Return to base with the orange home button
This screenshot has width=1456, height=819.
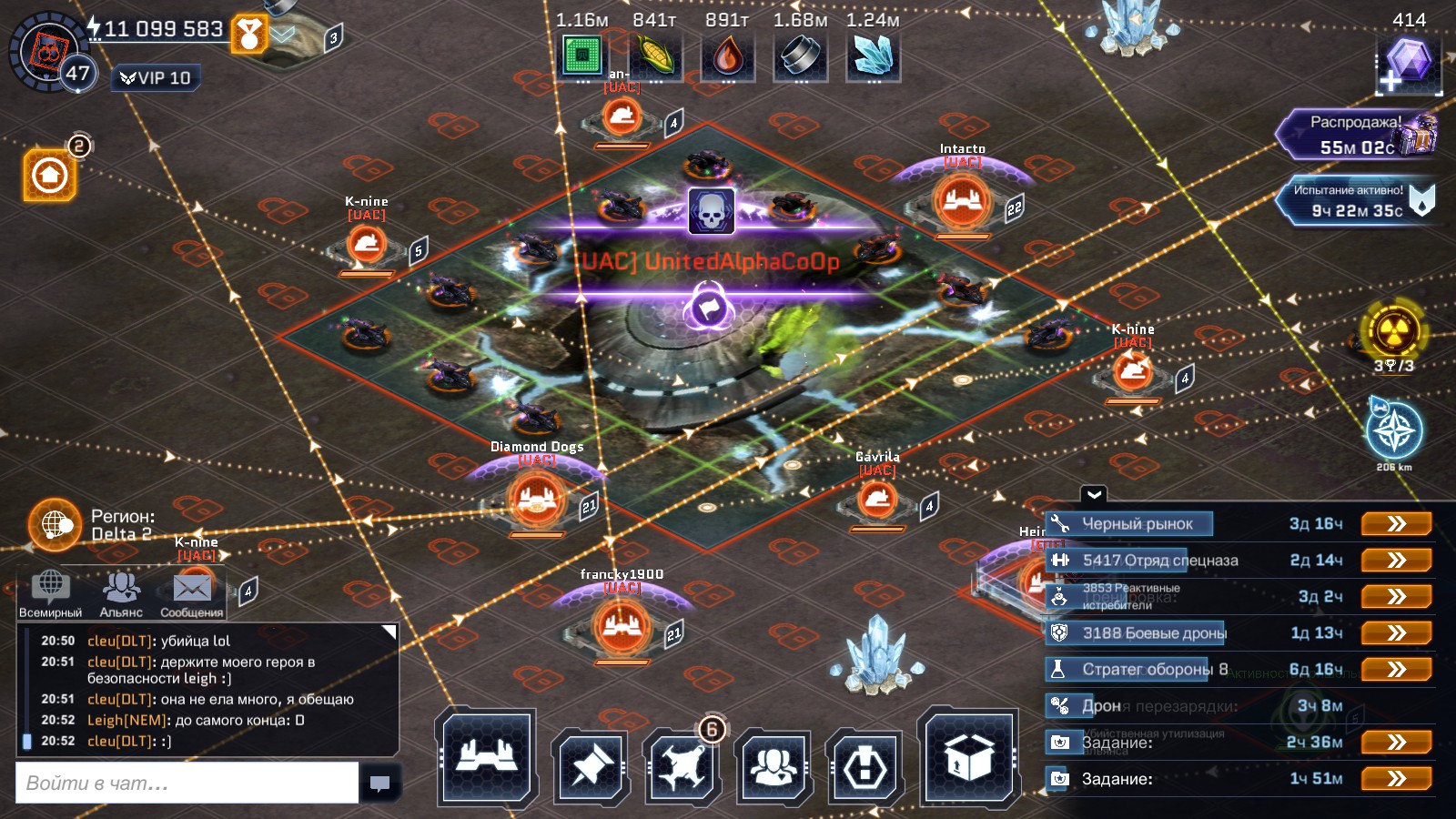click(50, 174)
